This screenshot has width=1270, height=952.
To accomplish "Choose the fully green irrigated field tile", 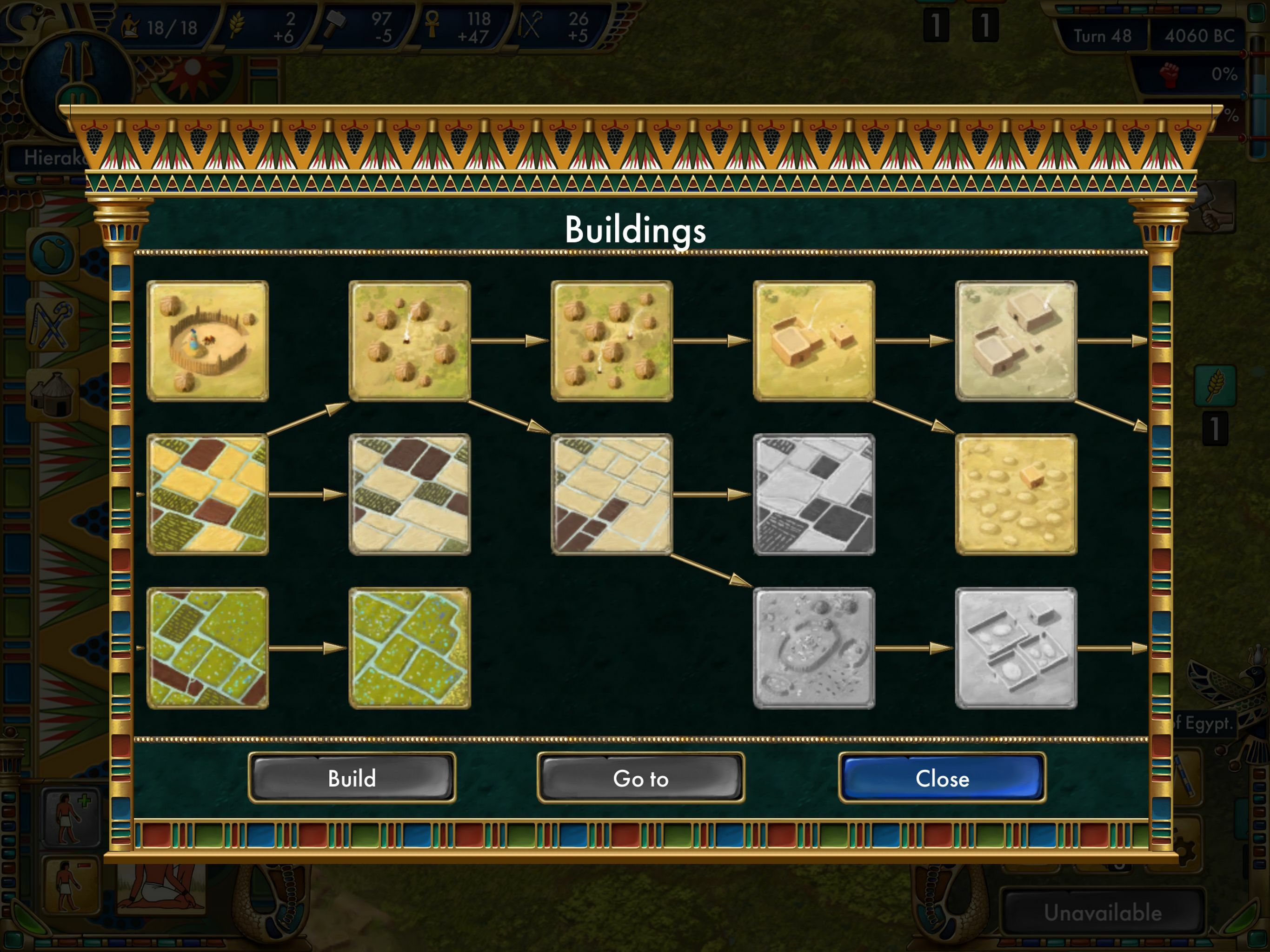I will coord(409,648).
